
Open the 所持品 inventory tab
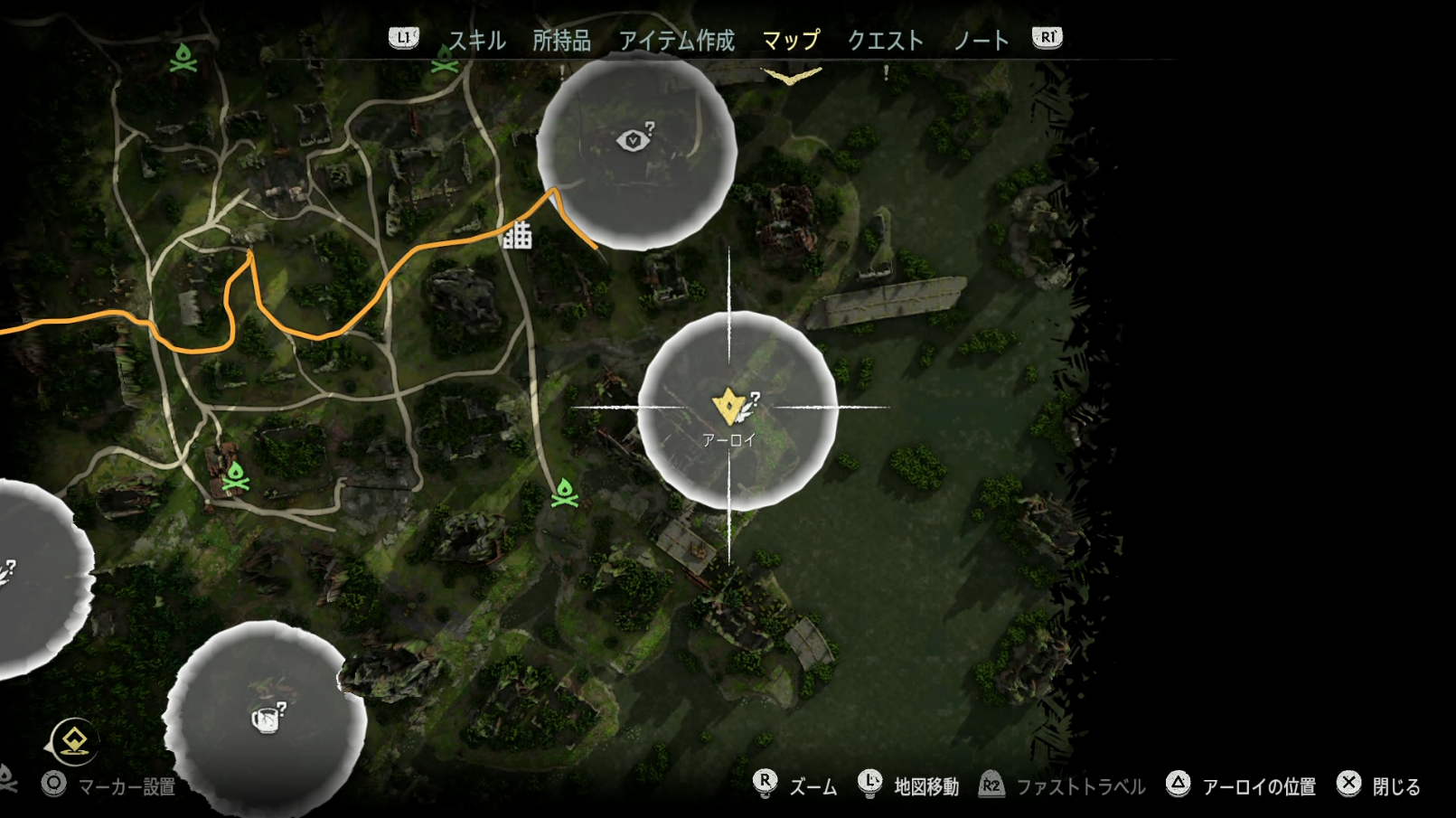(561, 40)
